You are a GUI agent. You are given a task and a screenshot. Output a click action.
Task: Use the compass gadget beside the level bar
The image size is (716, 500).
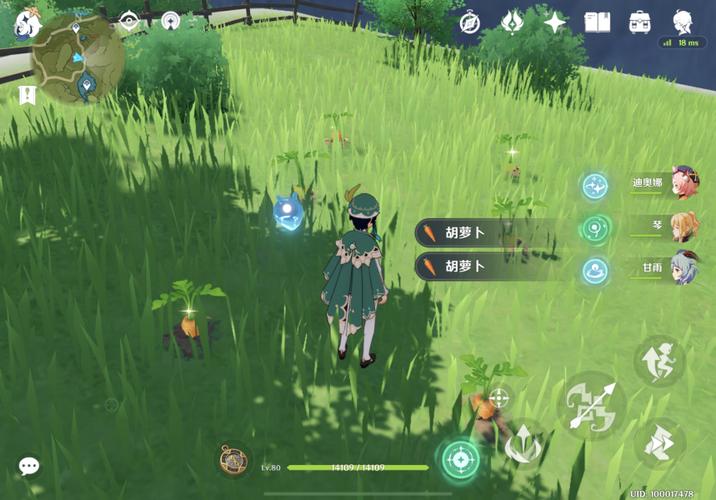click(x=235, y=460)
